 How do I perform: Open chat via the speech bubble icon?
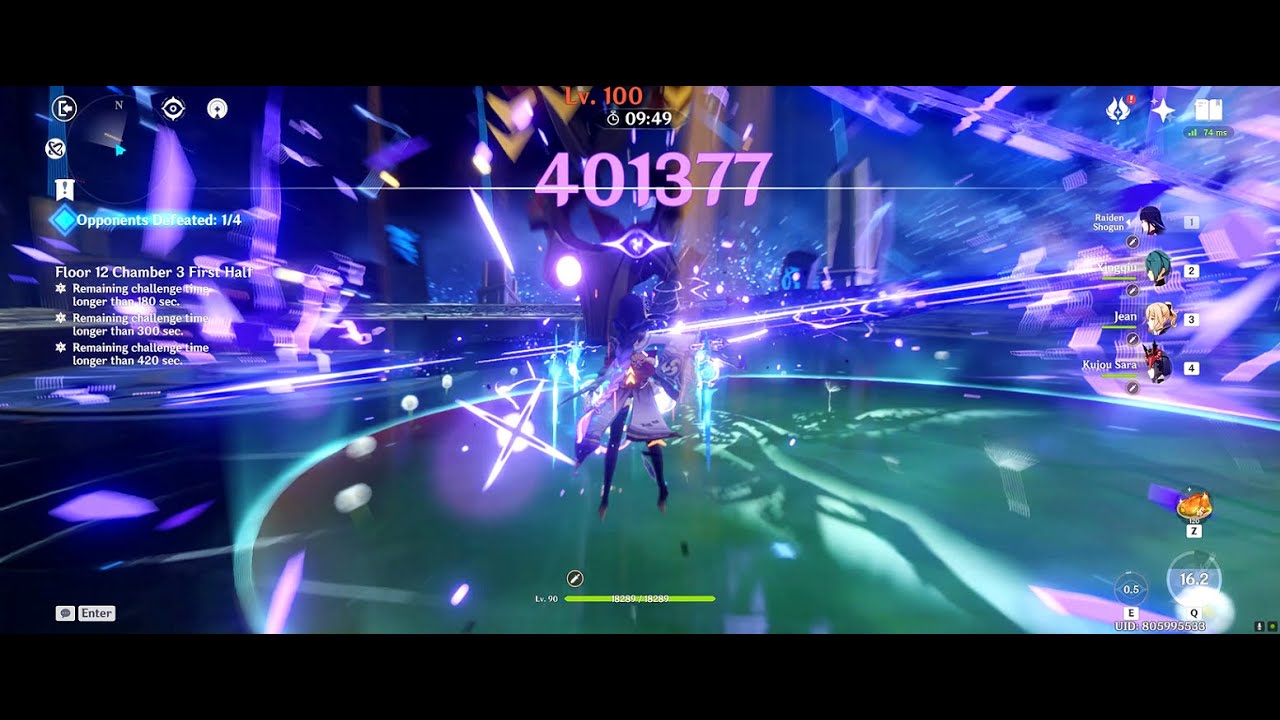tap(63, 613)
